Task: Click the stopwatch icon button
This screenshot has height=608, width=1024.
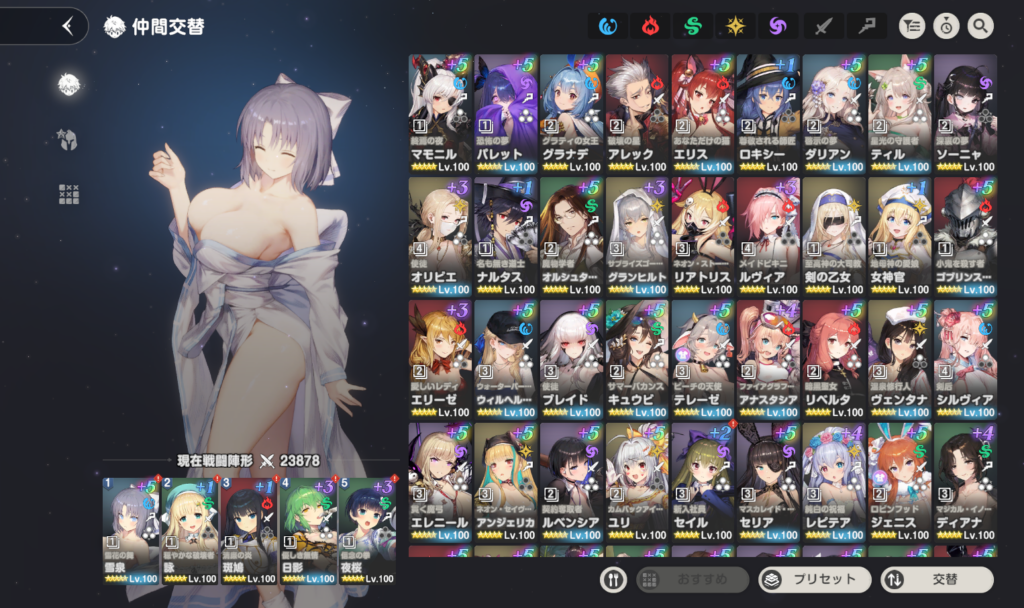Action: point(946,26)
